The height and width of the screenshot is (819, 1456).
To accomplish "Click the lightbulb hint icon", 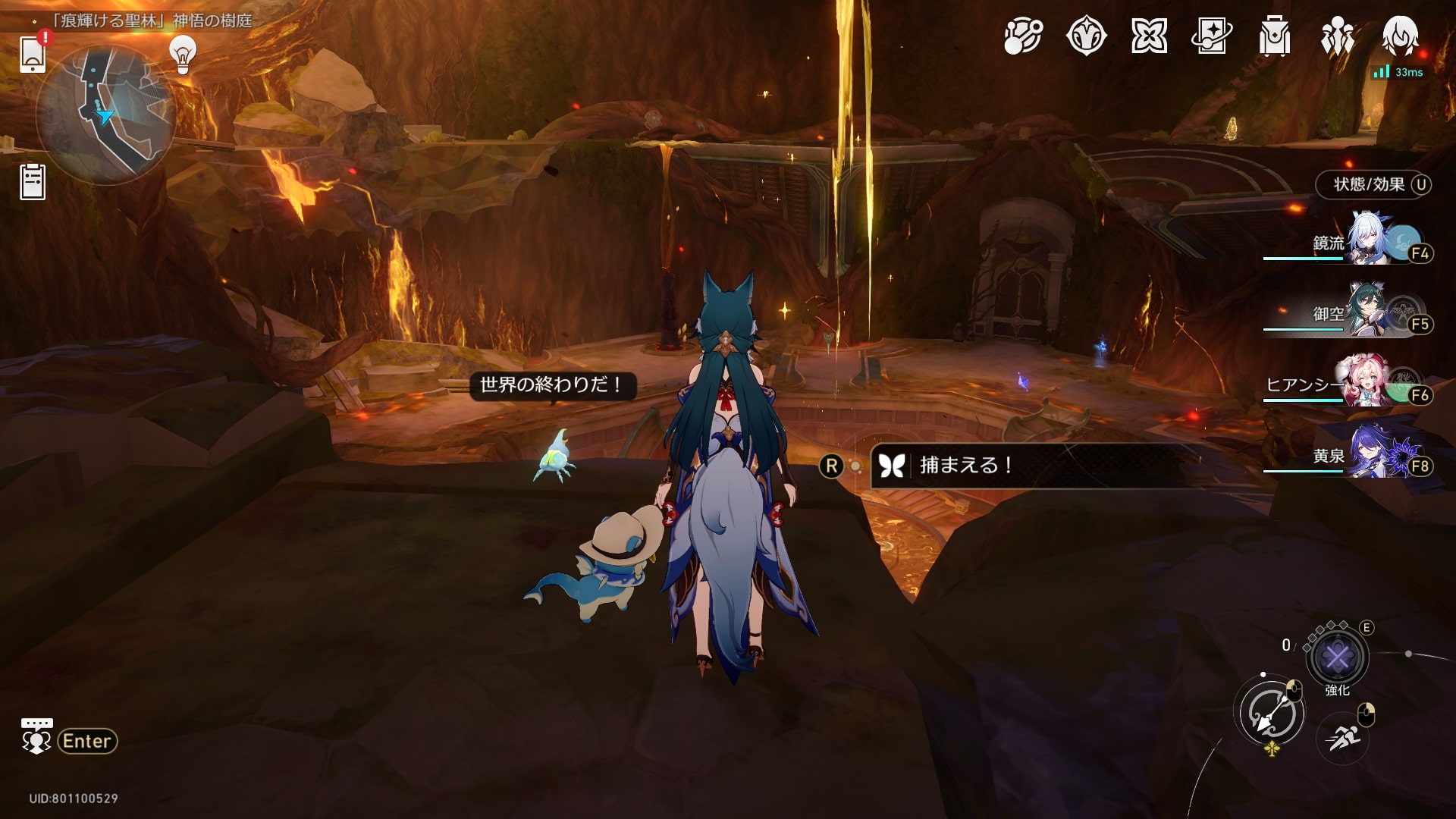I will pos(183,55).
